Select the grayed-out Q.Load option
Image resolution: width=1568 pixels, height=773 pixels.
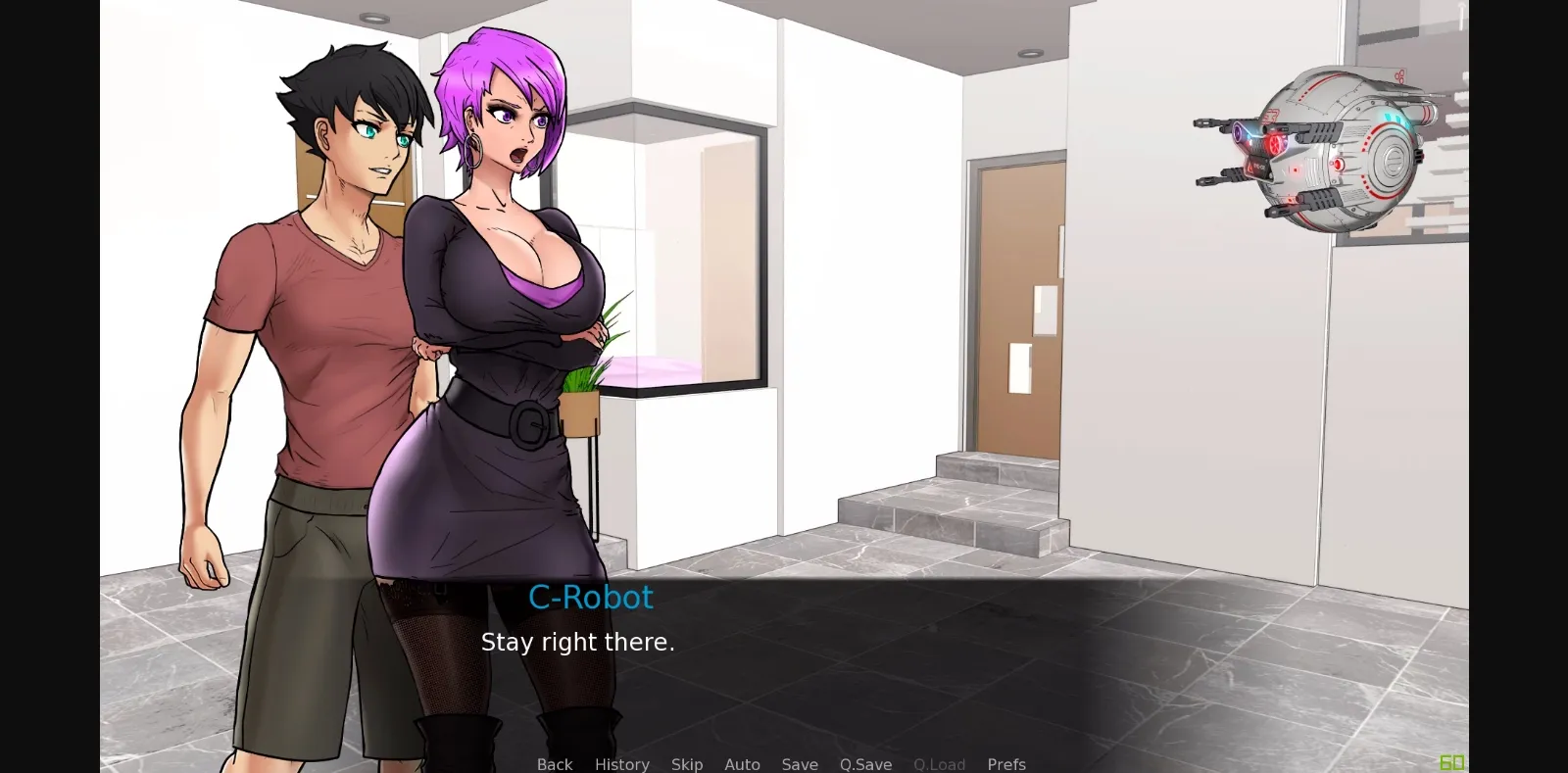939,764
